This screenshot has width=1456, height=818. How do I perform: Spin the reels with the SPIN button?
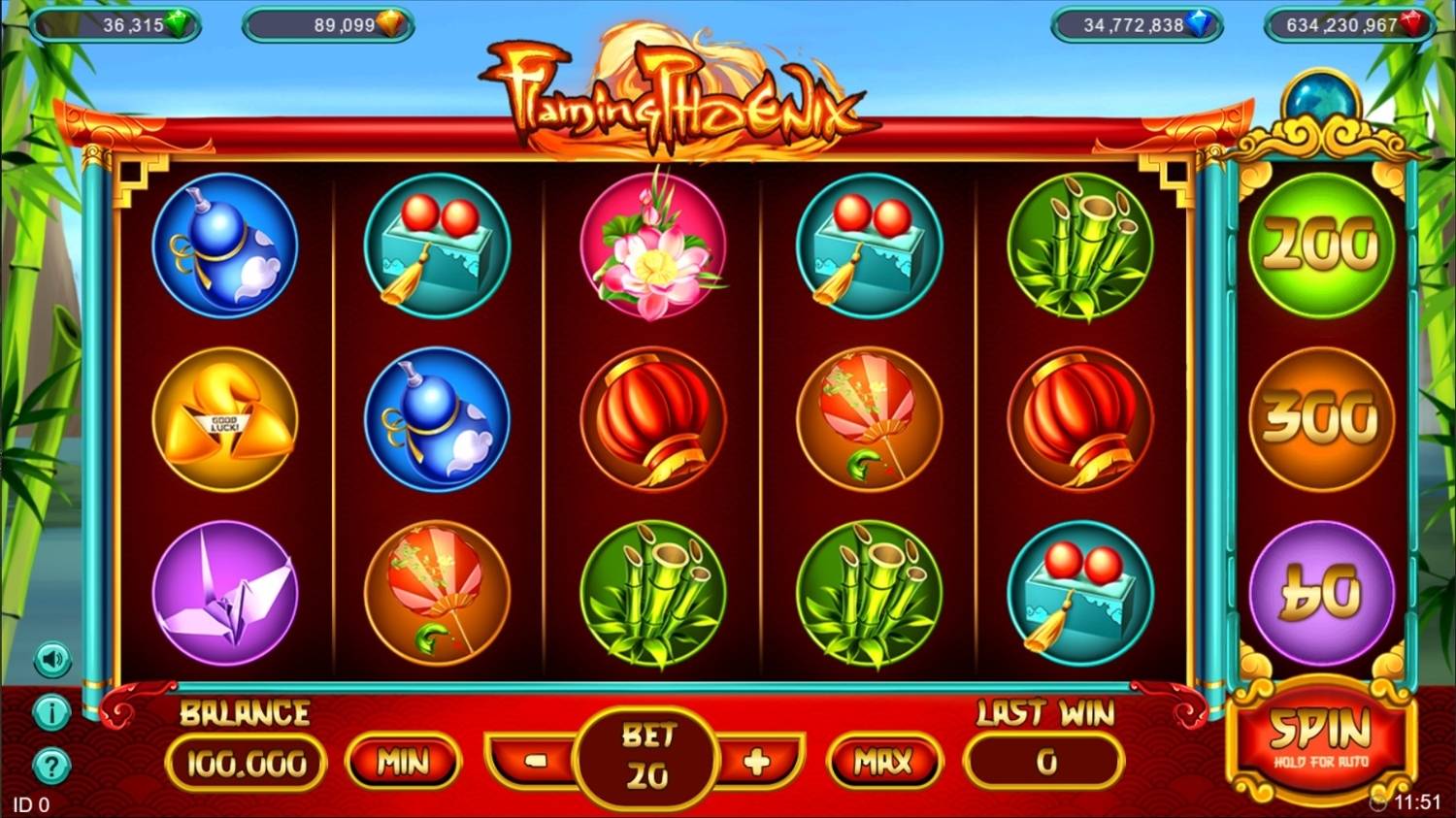[1320, 739]
